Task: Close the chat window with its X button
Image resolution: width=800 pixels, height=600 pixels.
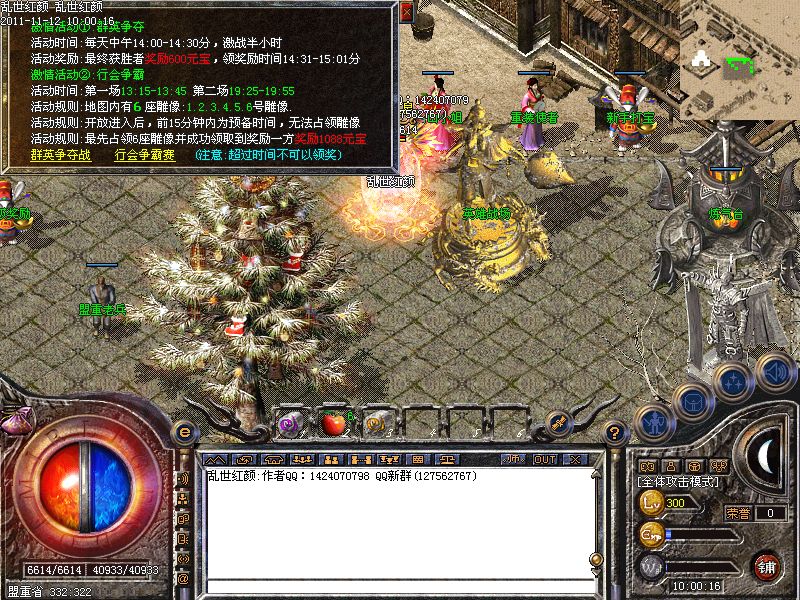Action: [576, 459]
